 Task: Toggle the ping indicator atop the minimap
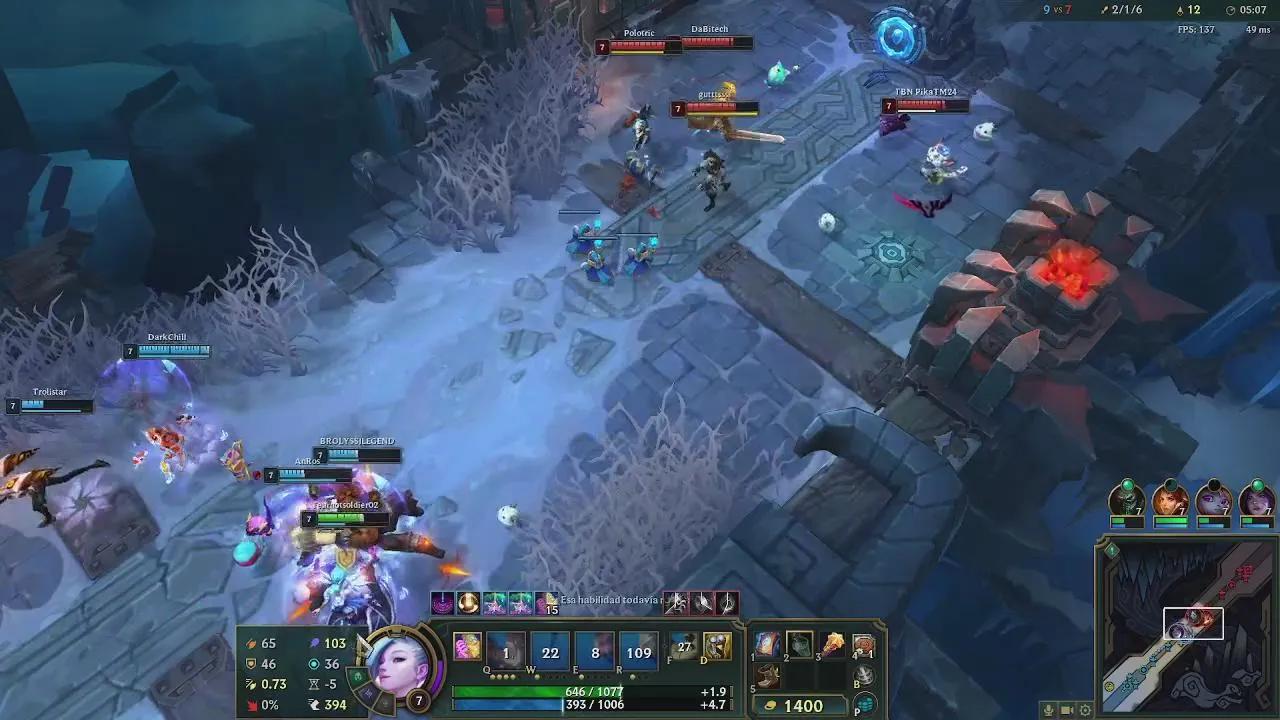(x=1113, y=549)
